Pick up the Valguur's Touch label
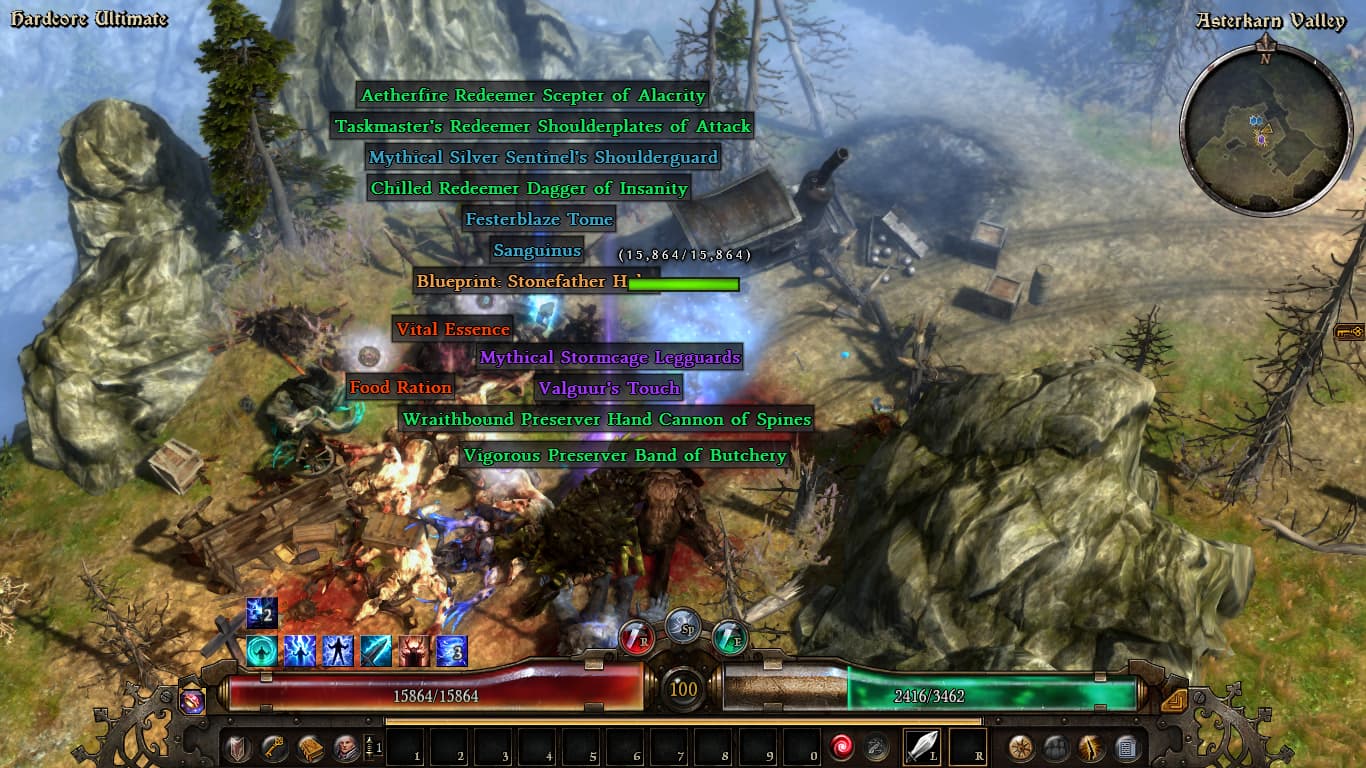Viewport: 1366px width, 768px height. pyautogui.click(x=608, y=388)
